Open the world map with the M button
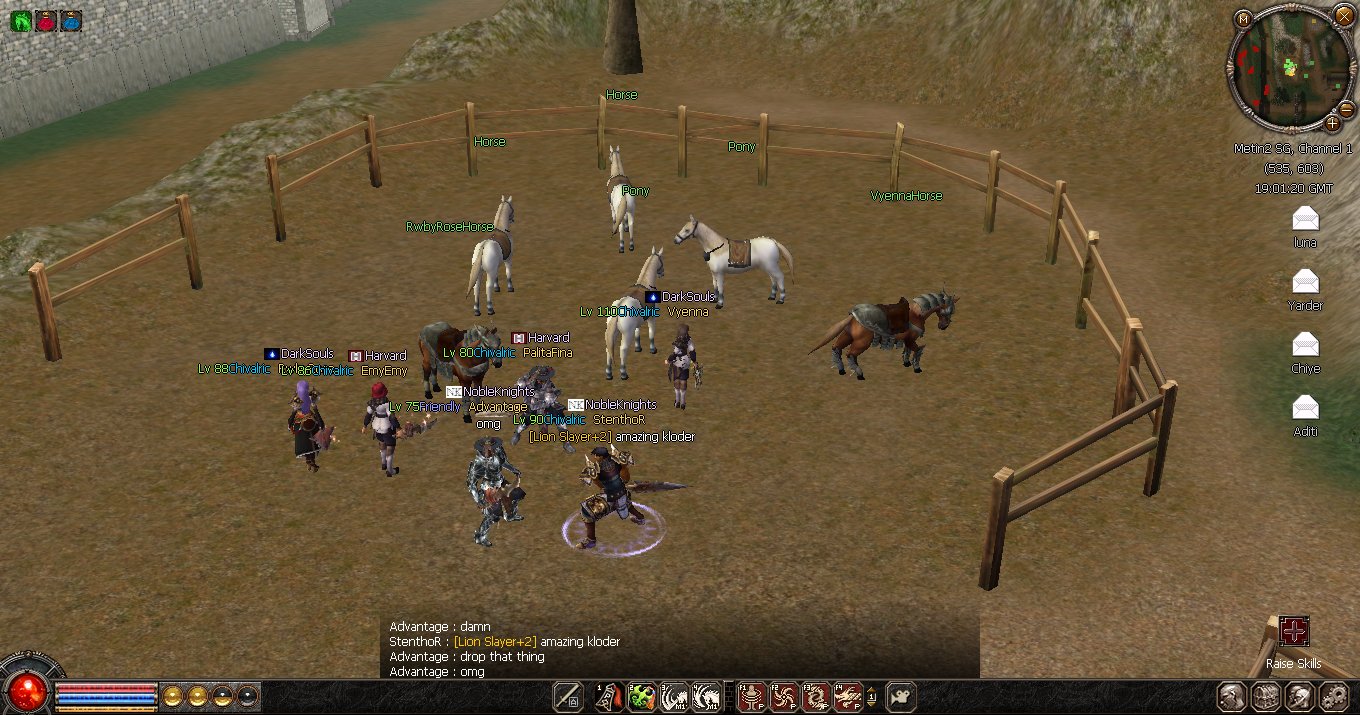Screen dimensions: 1360x715 click(x=1243, y=19)
